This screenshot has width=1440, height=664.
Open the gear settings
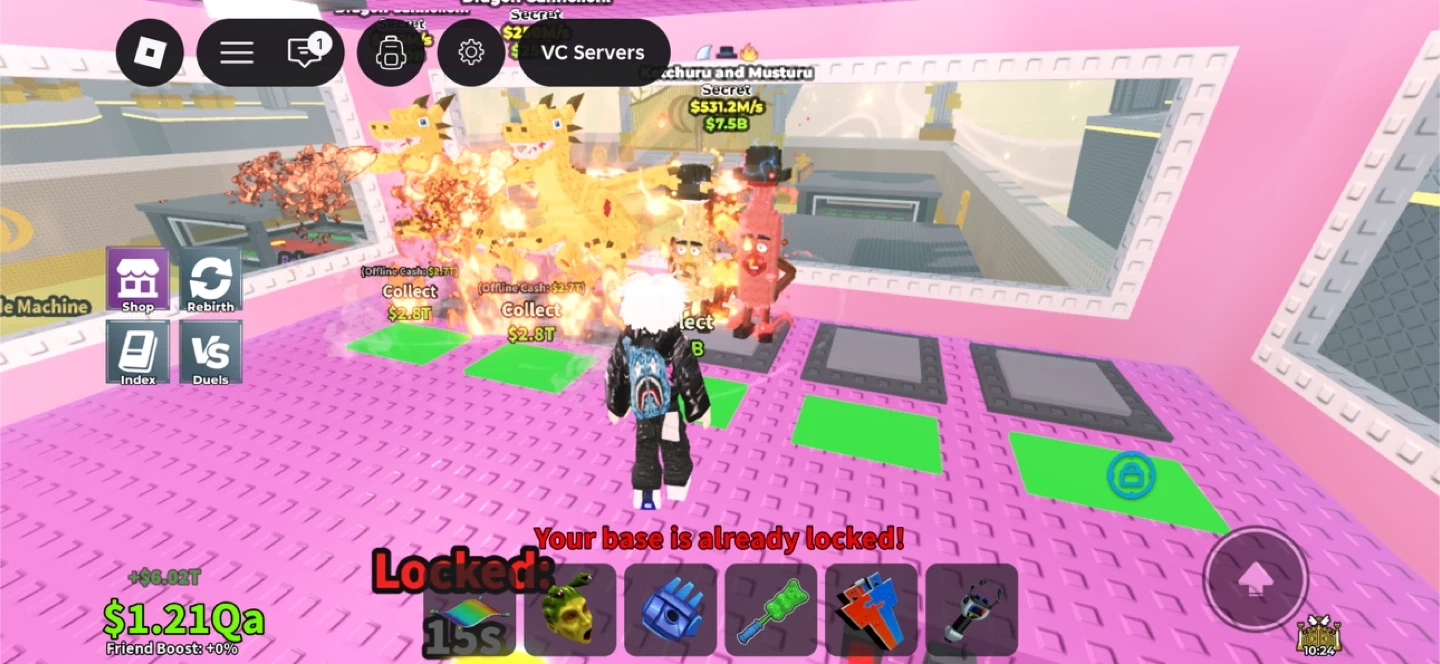pos(471,52)
